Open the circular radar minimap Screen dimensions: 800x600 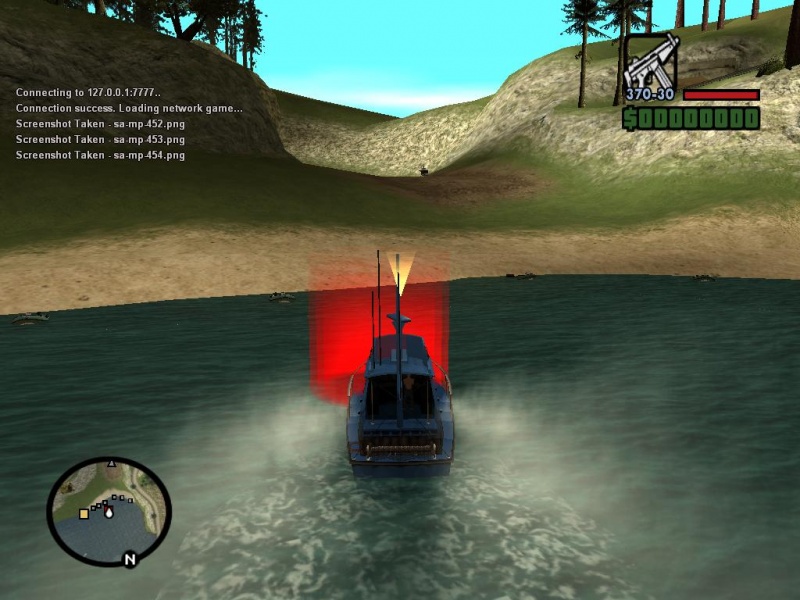[109, 511]
